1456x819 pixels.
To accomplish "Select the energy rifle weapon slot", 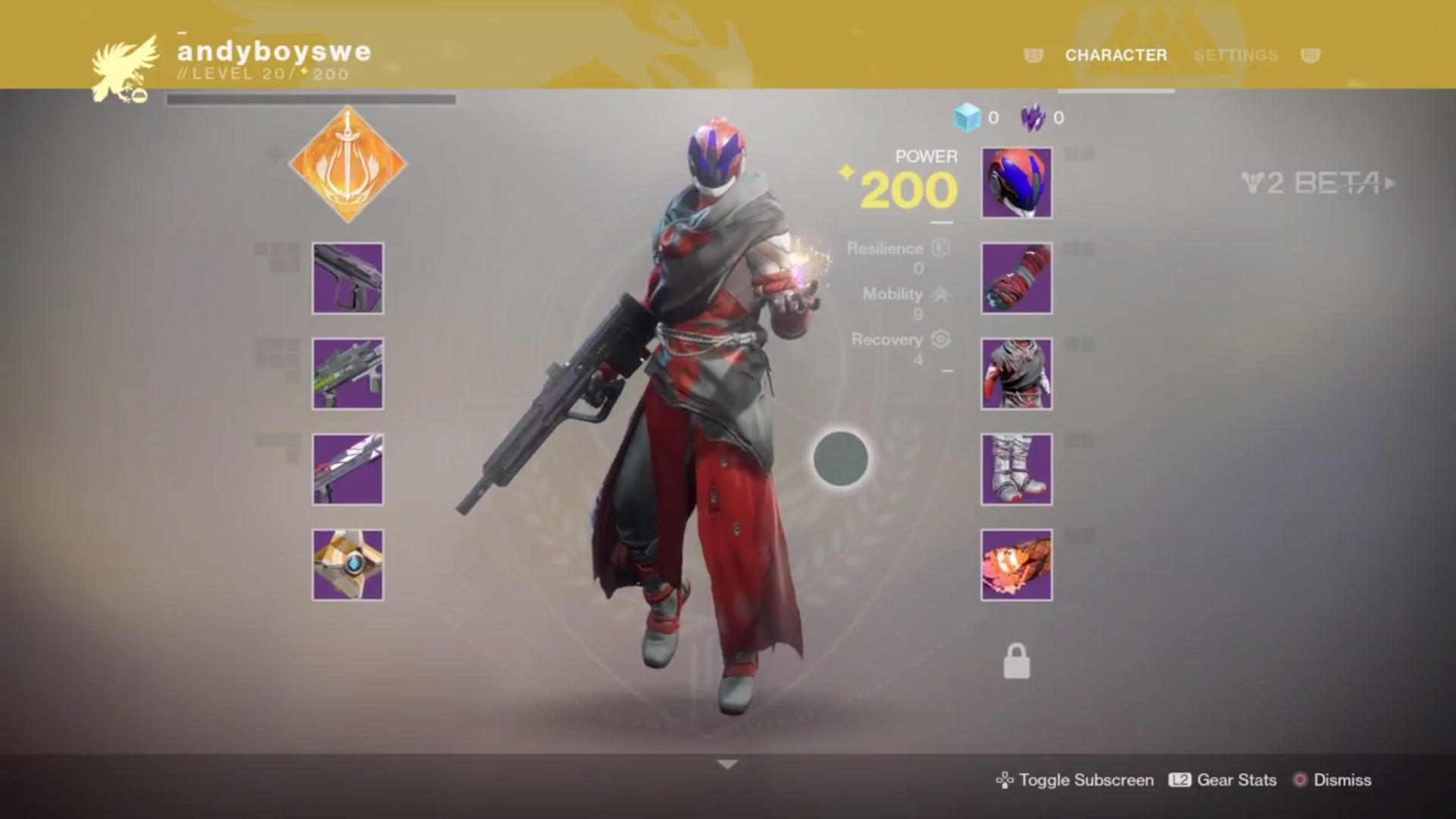I will click(348, 373).
